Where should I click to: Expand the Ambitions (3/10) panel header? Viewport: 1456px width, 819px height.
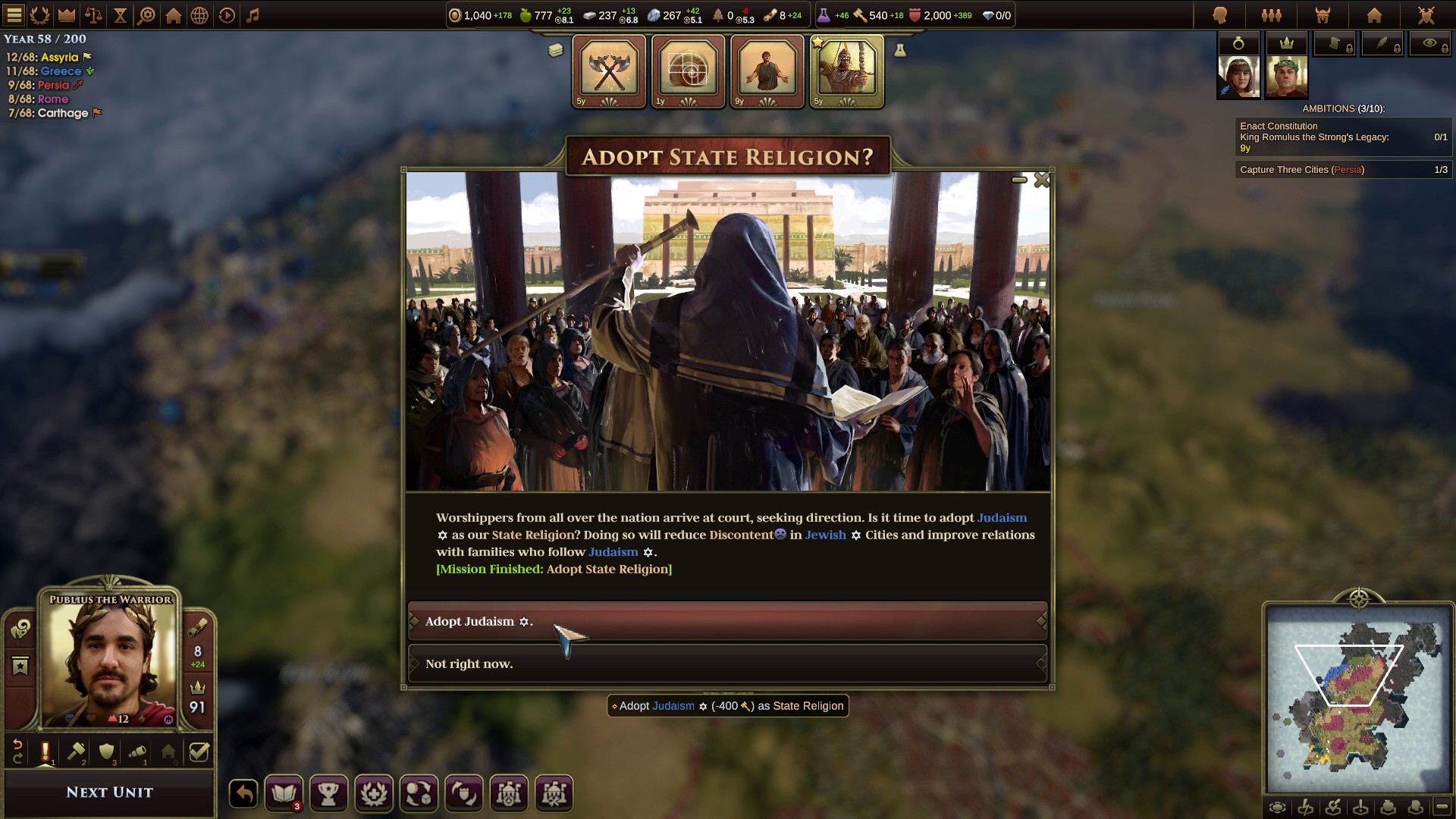pos(1342,108)
